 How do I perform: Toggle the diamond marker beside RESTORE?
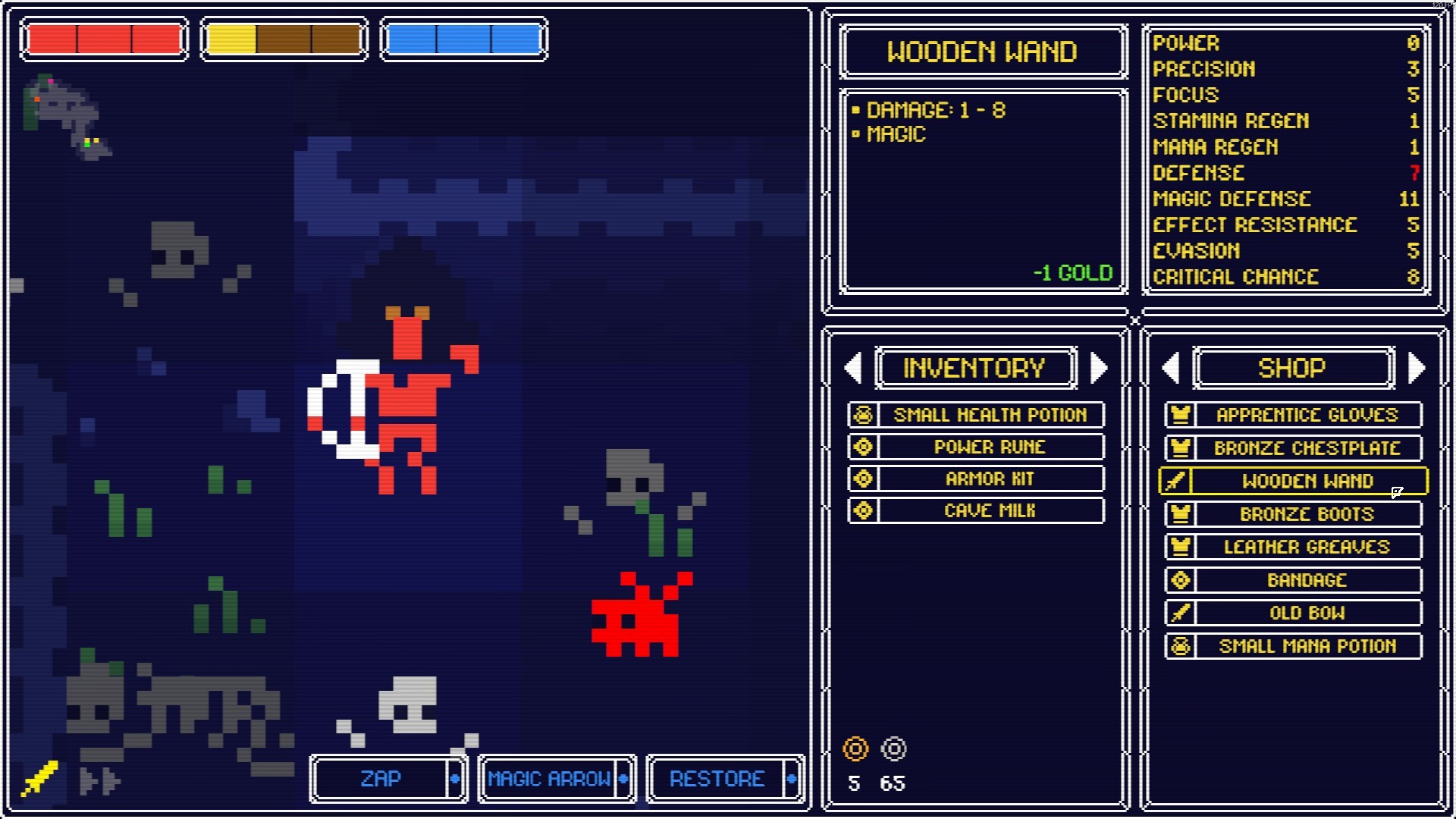[x=793, y=779]
